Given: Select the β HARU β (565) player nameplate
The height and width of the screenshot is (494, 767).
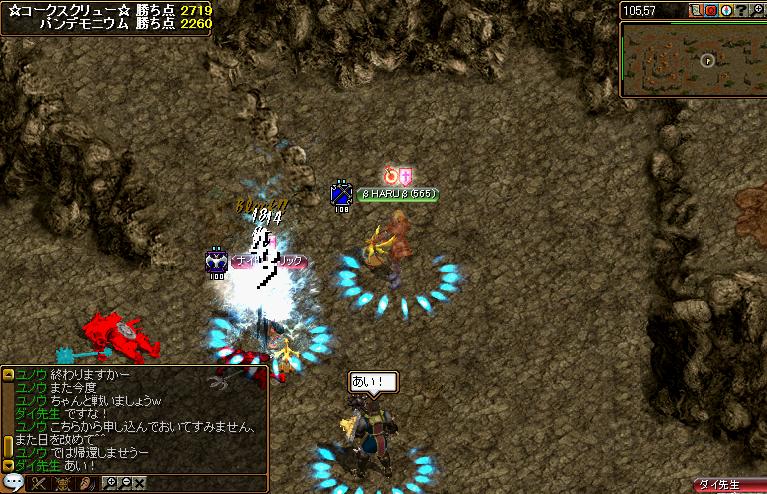Looking at the screenshot, I should click(x=398, y=194).
